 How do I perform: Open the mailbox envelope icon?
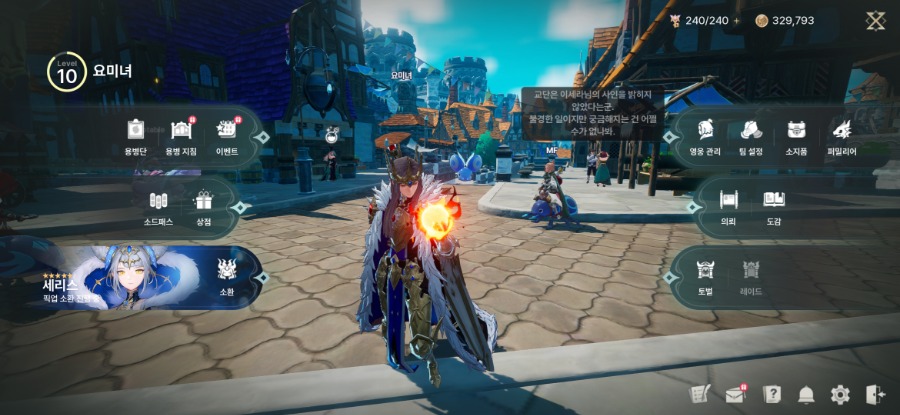click(x=736, y=394)
